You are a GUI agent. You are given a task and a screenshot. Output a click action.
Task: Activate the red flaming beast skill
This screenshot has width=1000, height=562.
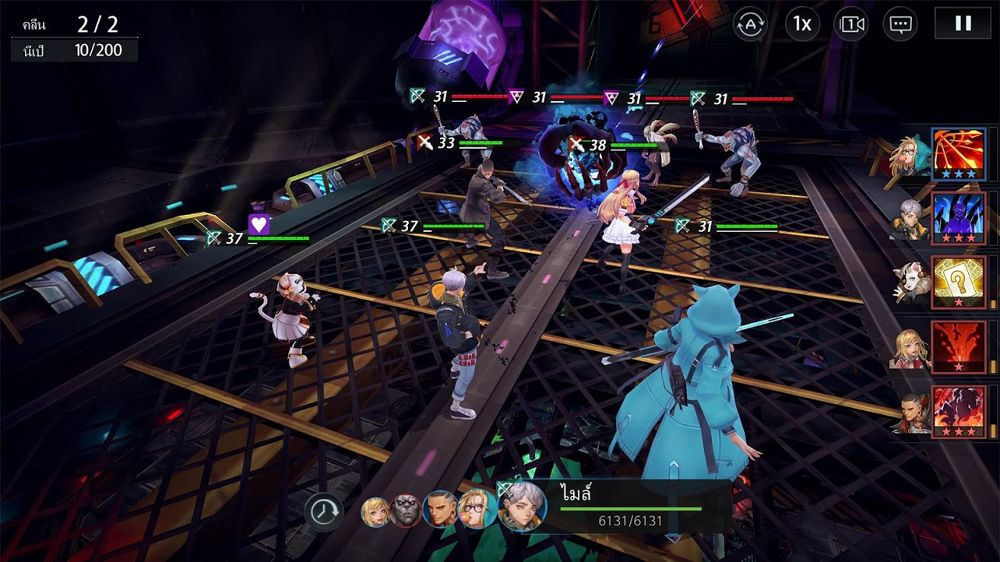tap(959, 411)
